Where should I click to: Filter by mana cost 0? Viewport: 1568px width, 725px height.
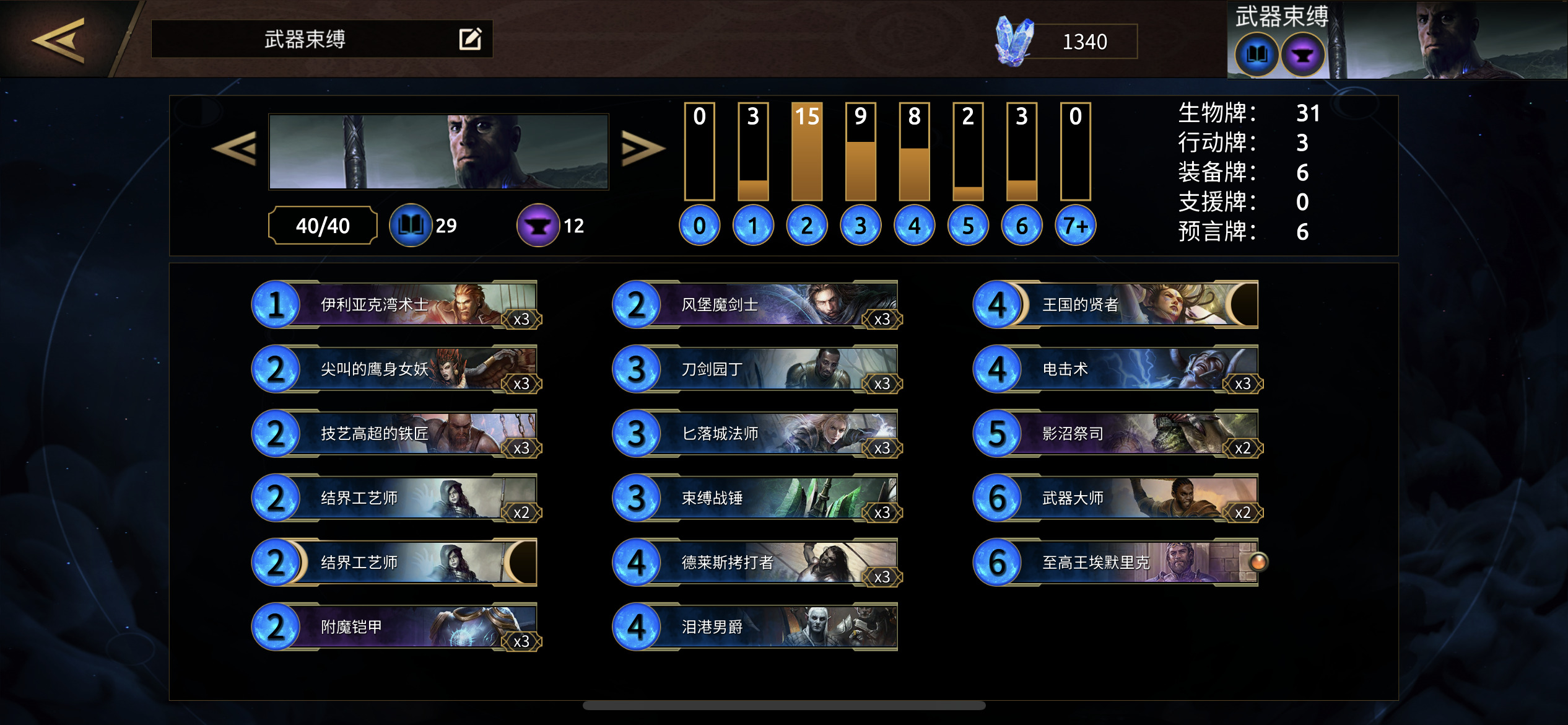pyautogui.click(x=699, y=226)
